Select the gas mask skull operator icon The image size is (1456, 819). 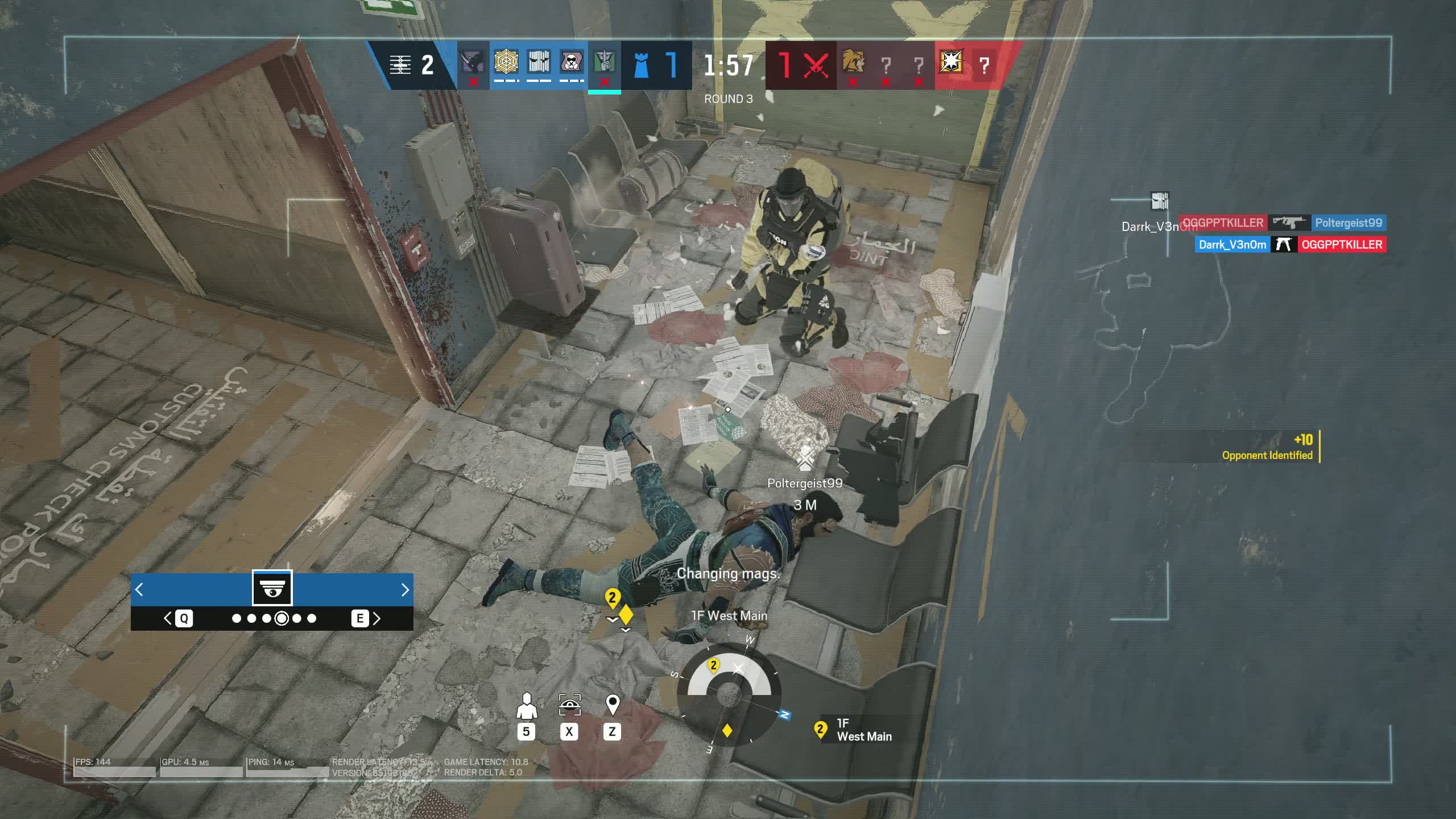click(x=571, y=62)
